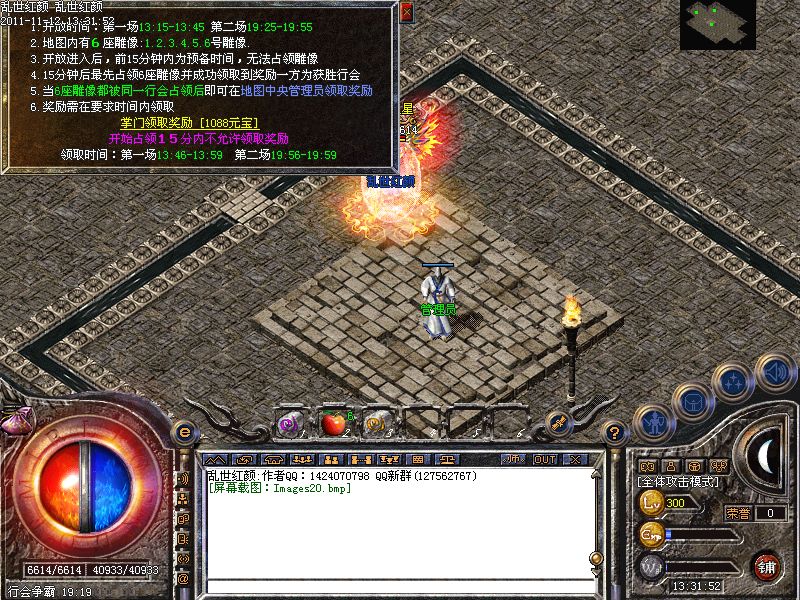800x600 pixels.
Task: Click the chat scrollbar gold knob
Action: click(596, 558)
